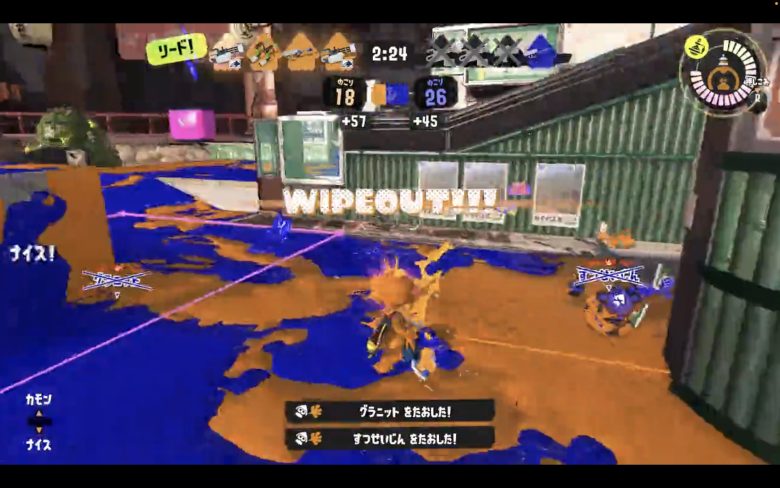Image resolution: width=780 pixels, height=488 pixels.
Task: Click the surviving blue enemy squid icon
Action: coord(543,49)
